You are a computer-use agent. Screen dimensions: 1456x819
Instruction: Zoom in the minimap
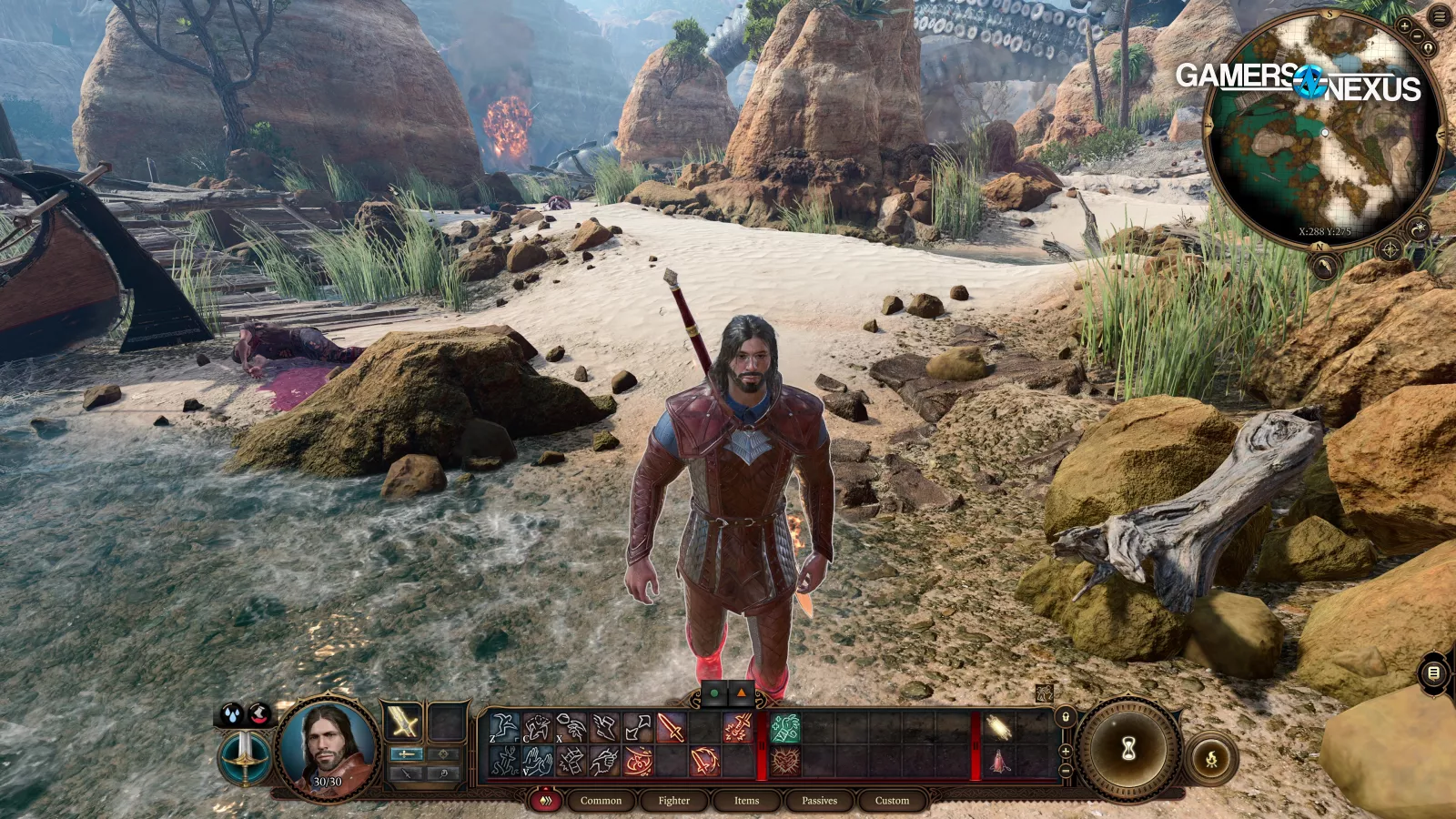tap(1404, 27)
